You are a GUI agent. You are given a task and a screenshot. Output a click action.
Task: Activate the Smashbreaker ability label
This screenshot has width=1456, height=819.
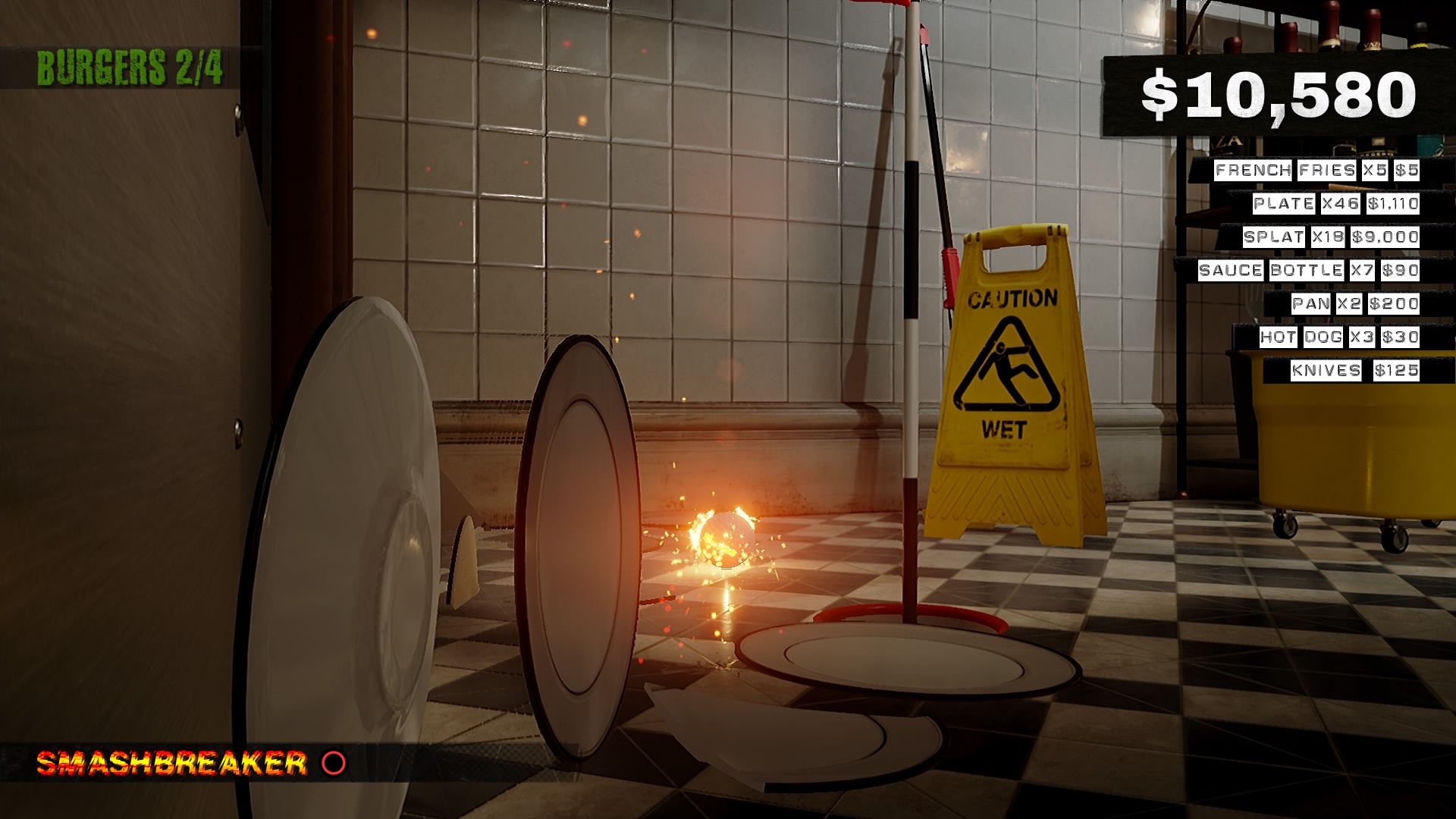pyautogui.click(x=172, y=763)
